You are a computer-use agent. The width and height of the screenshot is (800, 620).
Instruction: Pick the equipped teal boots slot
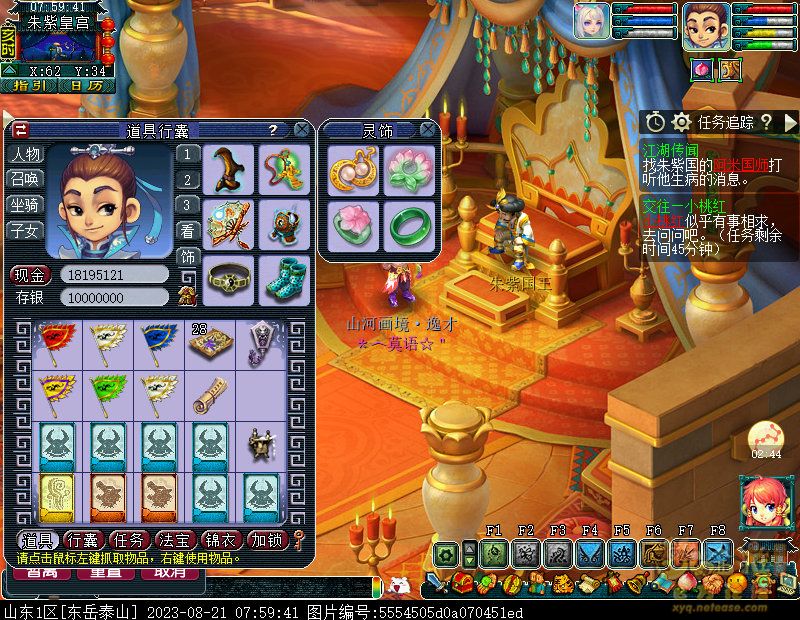point(283,281)
